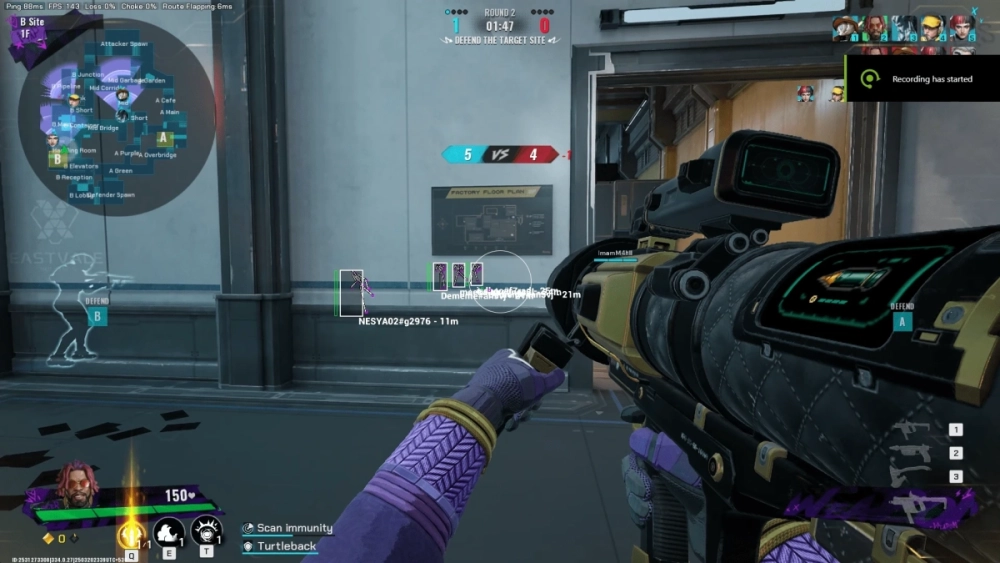The image size is (1000, 563).
Task: Select the cowboy hat teammate portrait
Action: pos(846,27)
